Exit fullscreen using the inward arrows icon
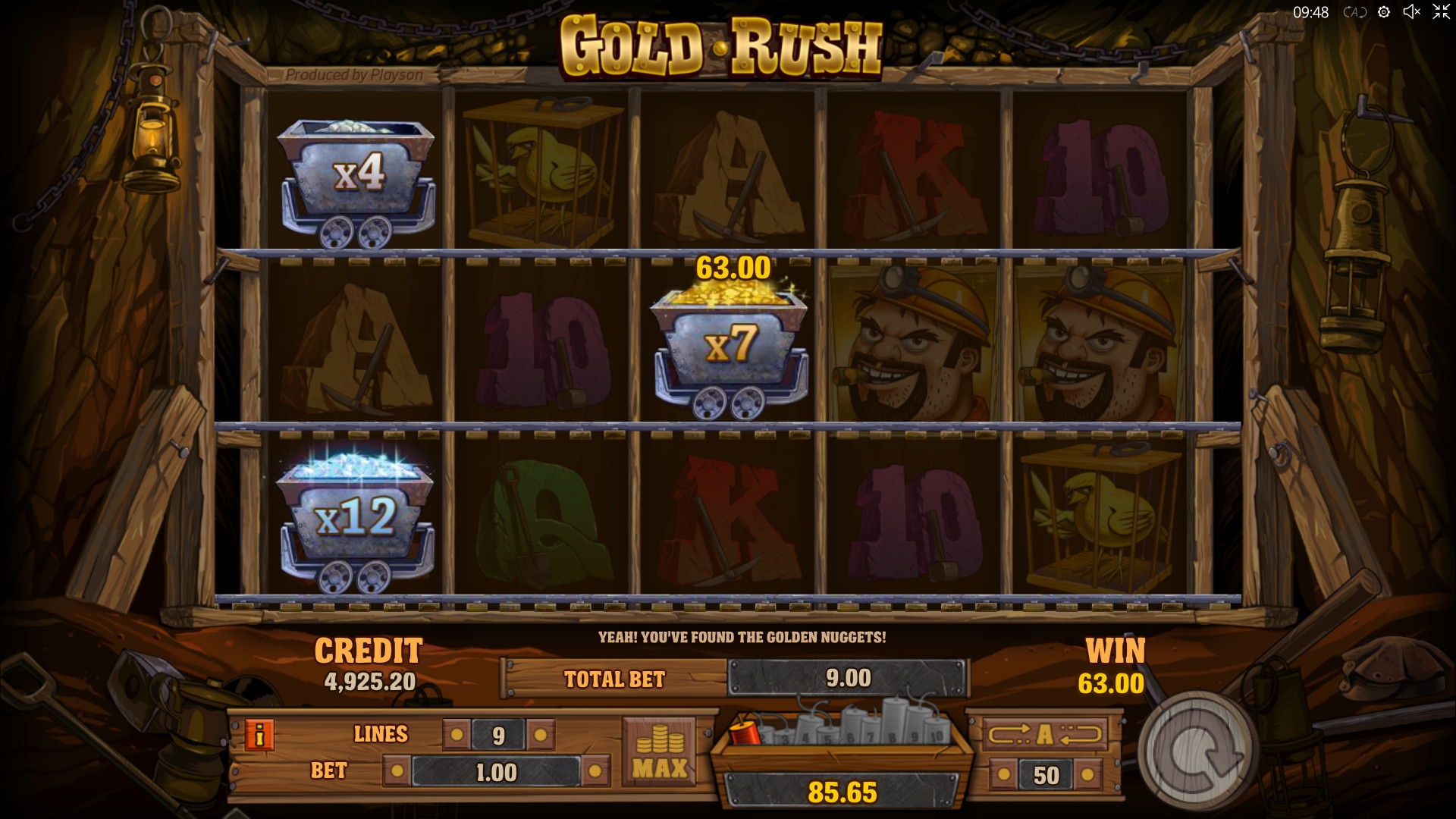Viewport: 1456px width, 819px height. click(1440, 12)
